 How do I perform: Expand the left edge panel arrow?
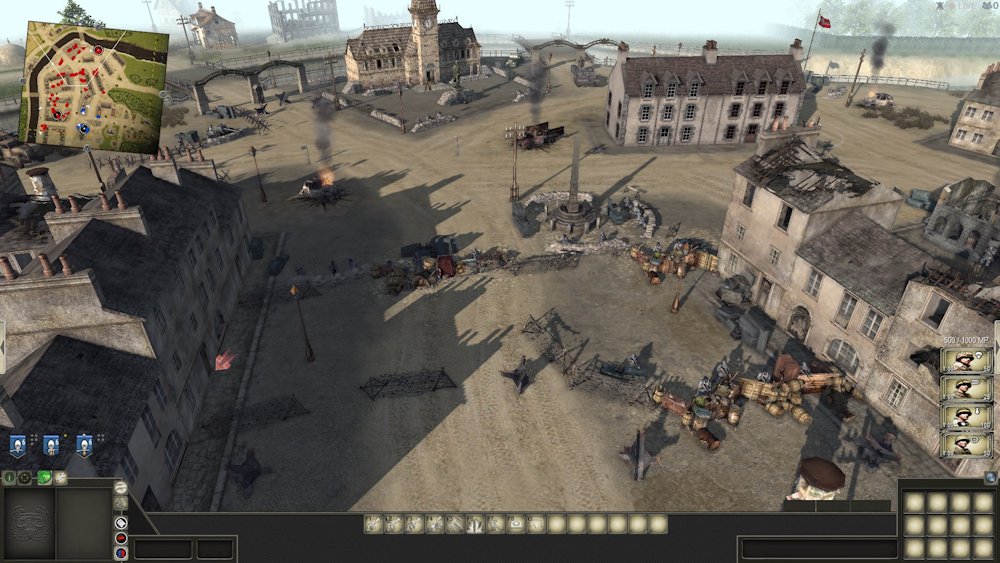[3, 347]
